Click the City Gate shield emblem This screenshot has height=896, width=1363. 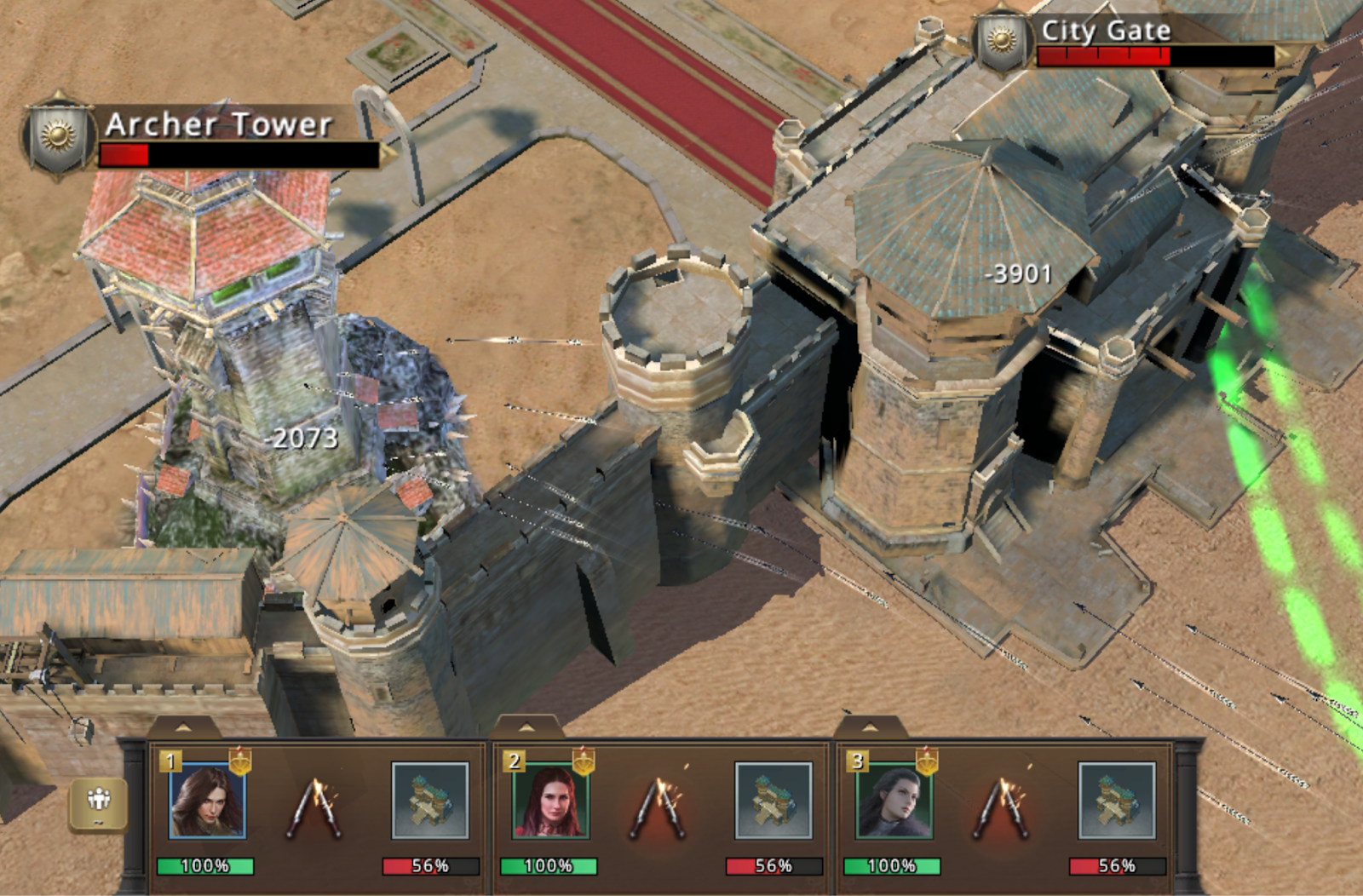pos(1001,40)
